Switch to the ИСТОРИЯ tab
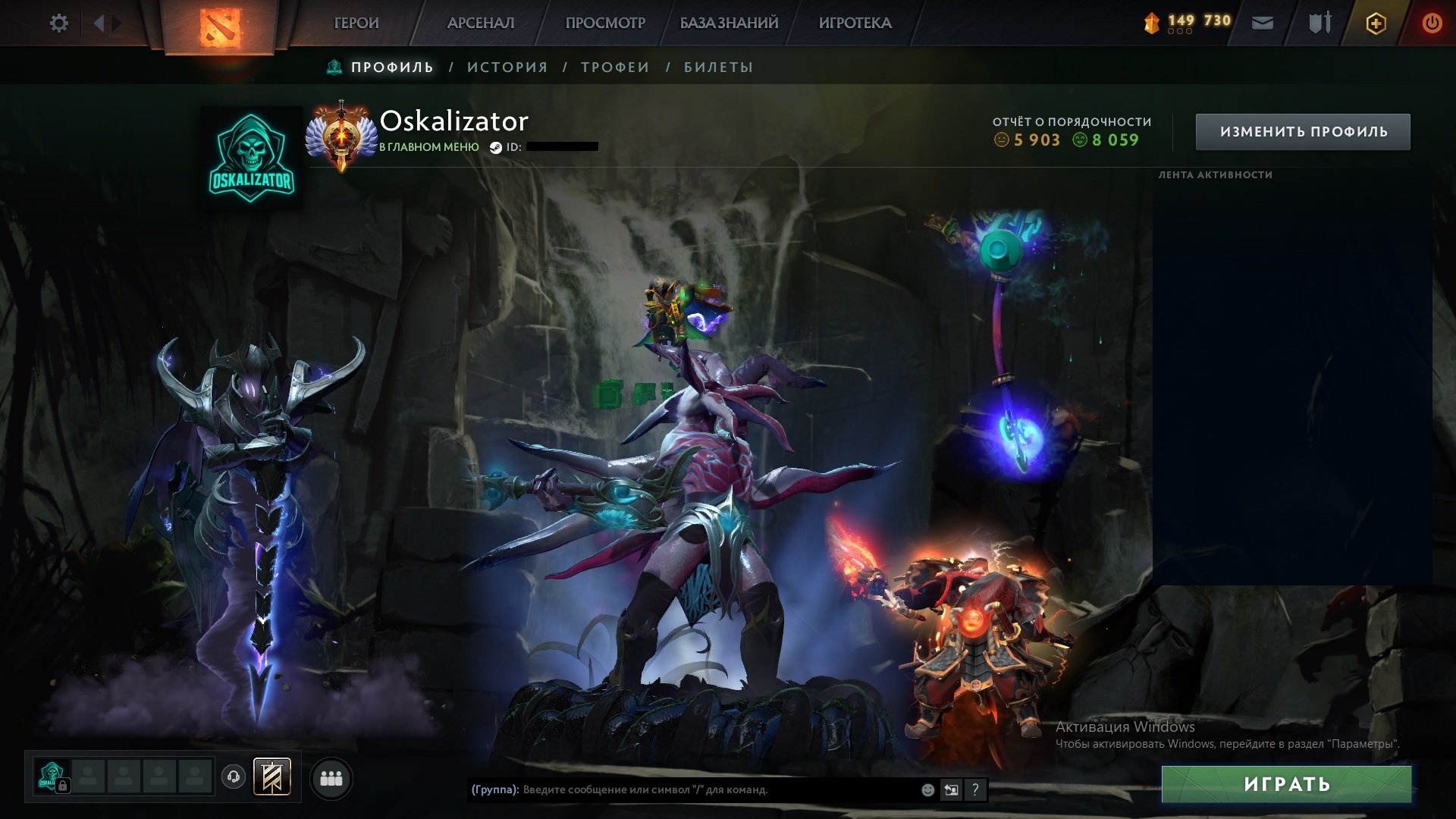1456x819 pixels. [x=507, y=67]
